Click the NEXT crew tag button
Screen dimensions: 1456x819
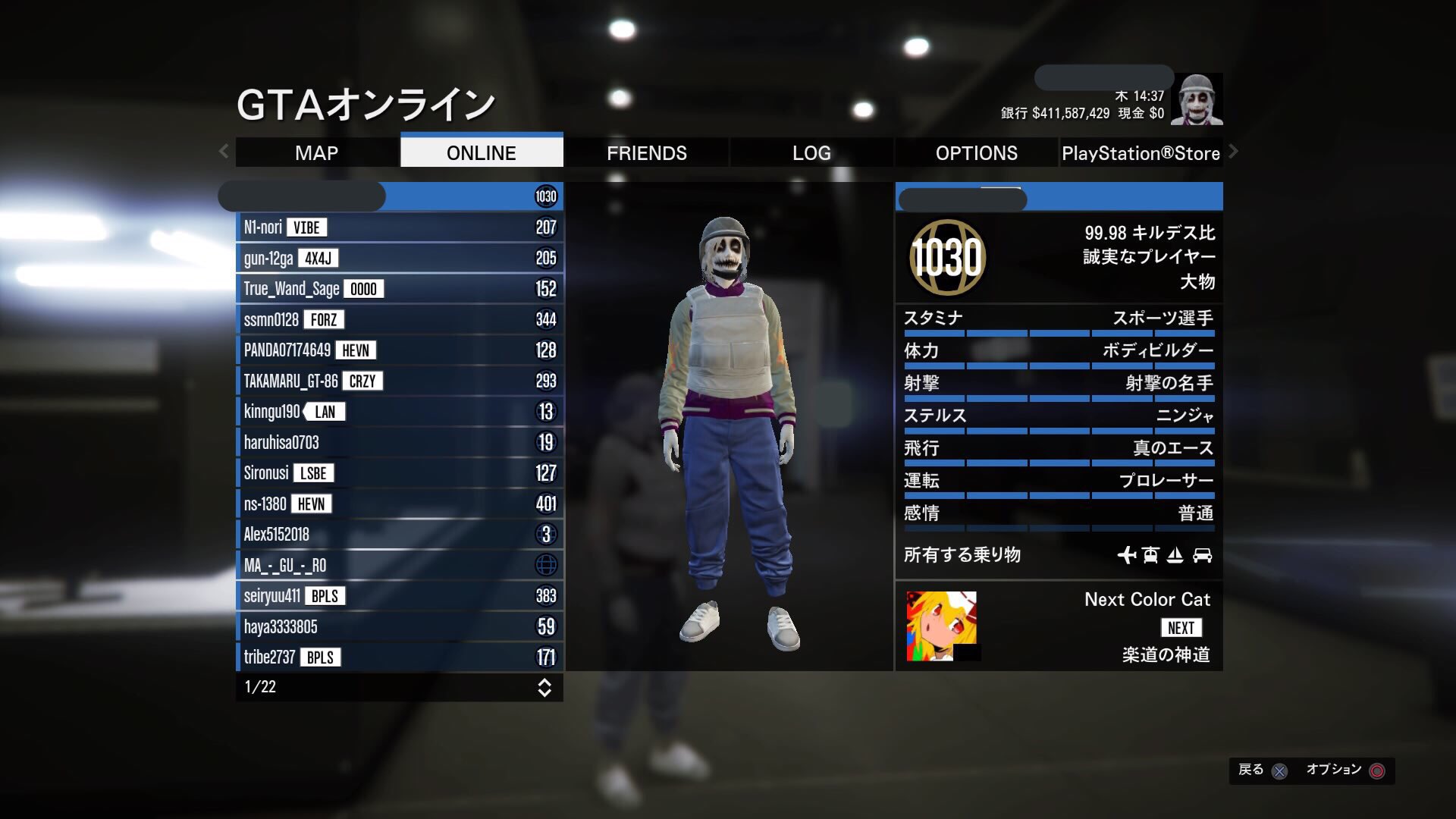pos(1182,627)
